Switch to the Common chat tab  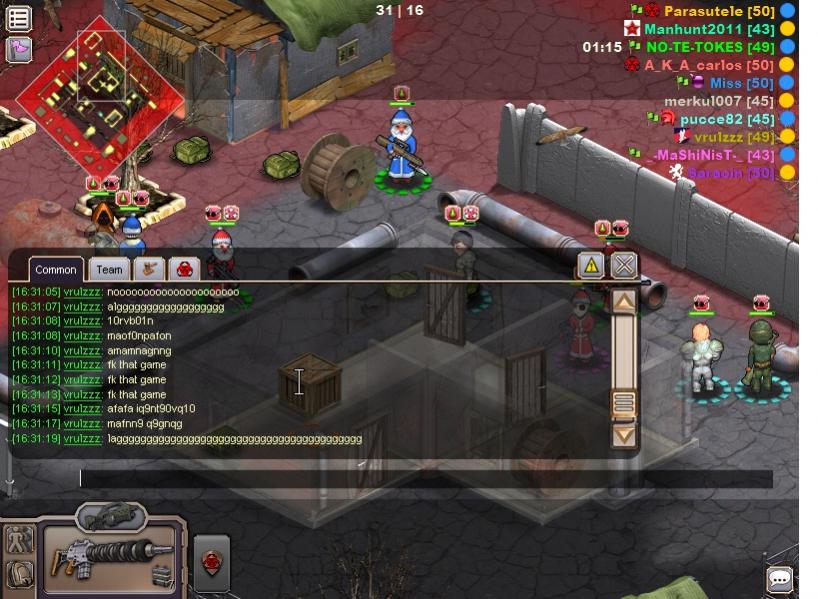click(56, 270)
